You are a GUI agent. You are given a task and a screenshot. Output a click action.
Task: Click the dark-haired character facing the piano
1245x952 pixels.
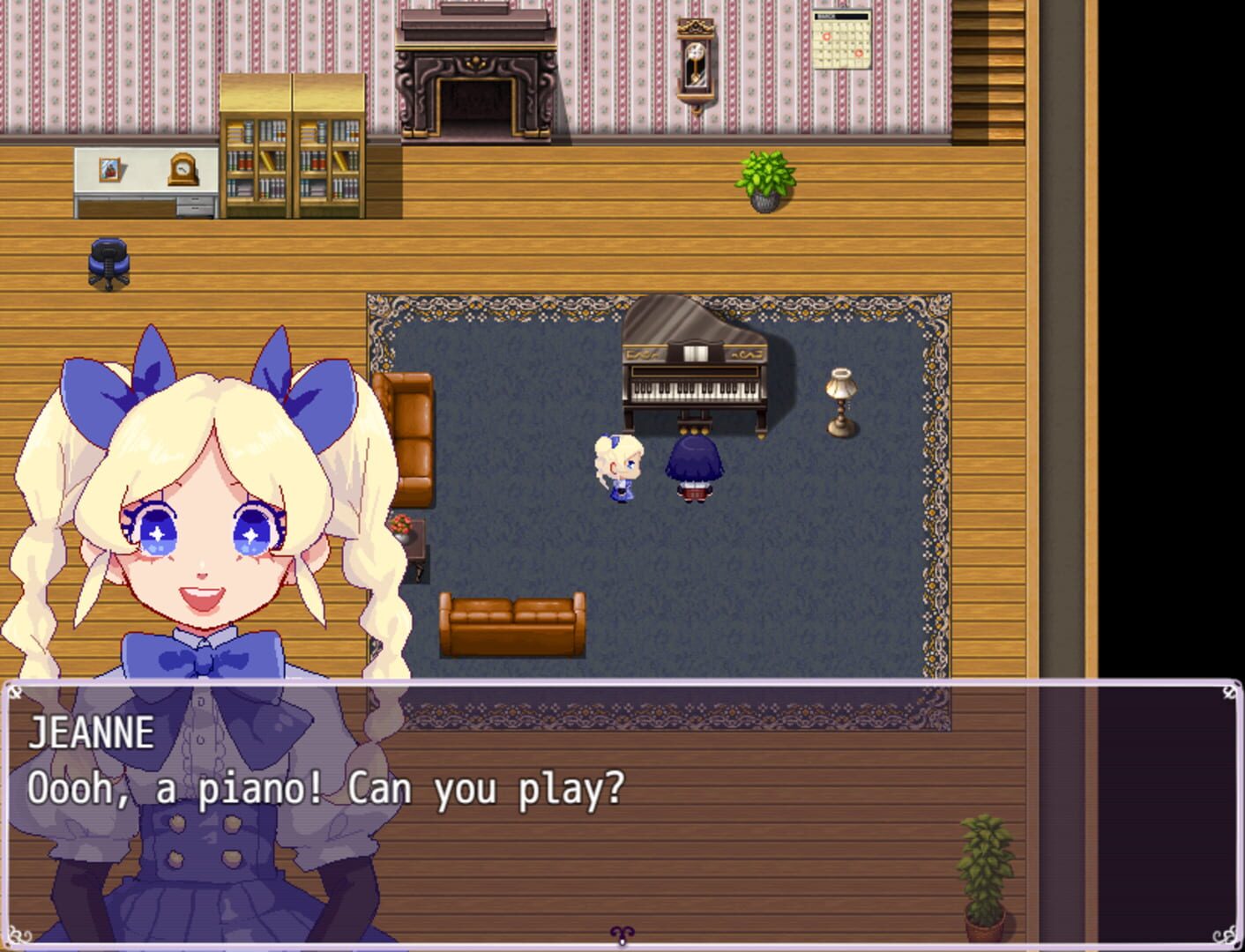pos(694,467)
